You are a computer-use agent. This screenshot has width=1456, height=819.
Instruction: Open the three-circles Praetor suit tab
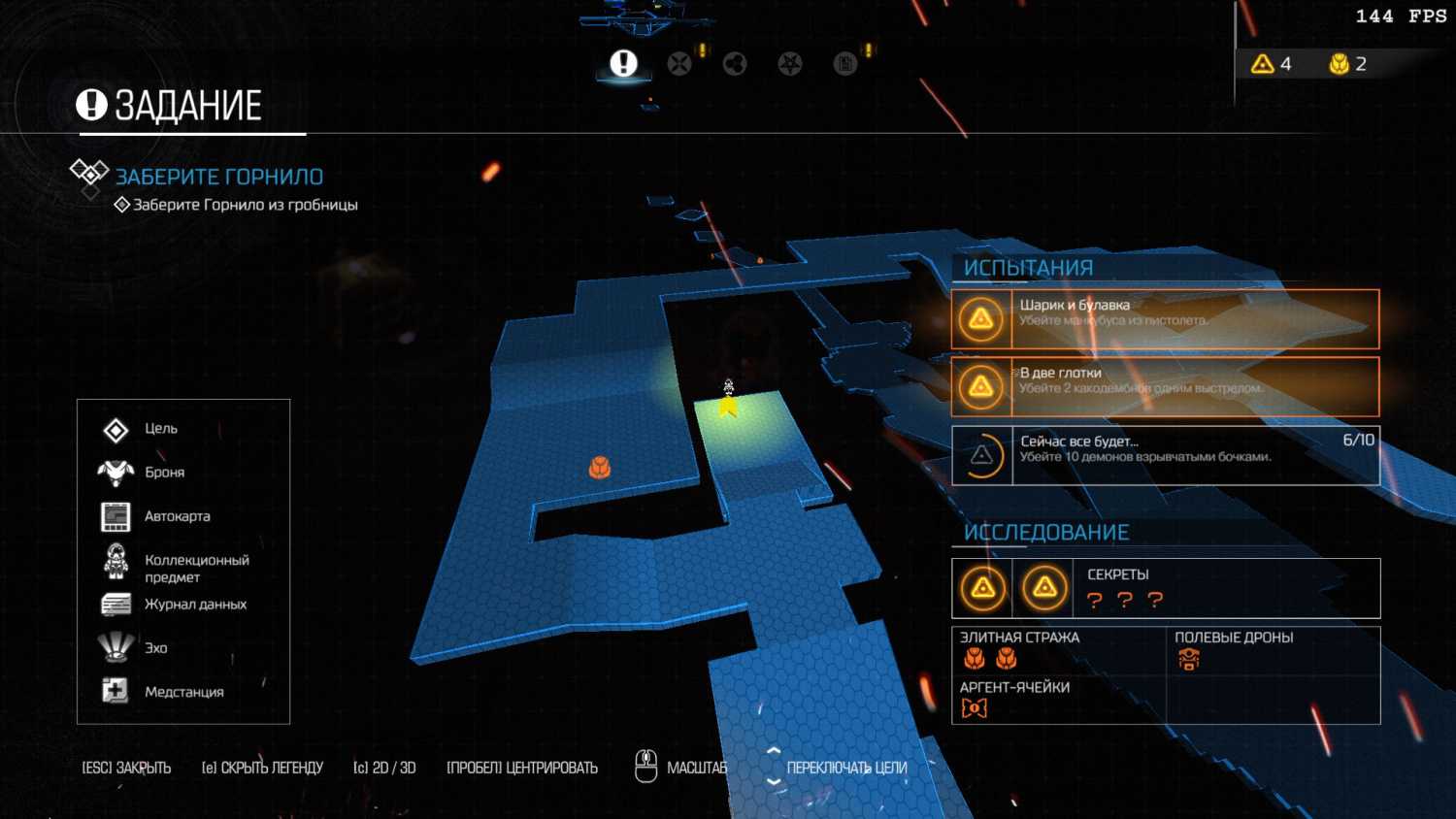tap(735, 64)
